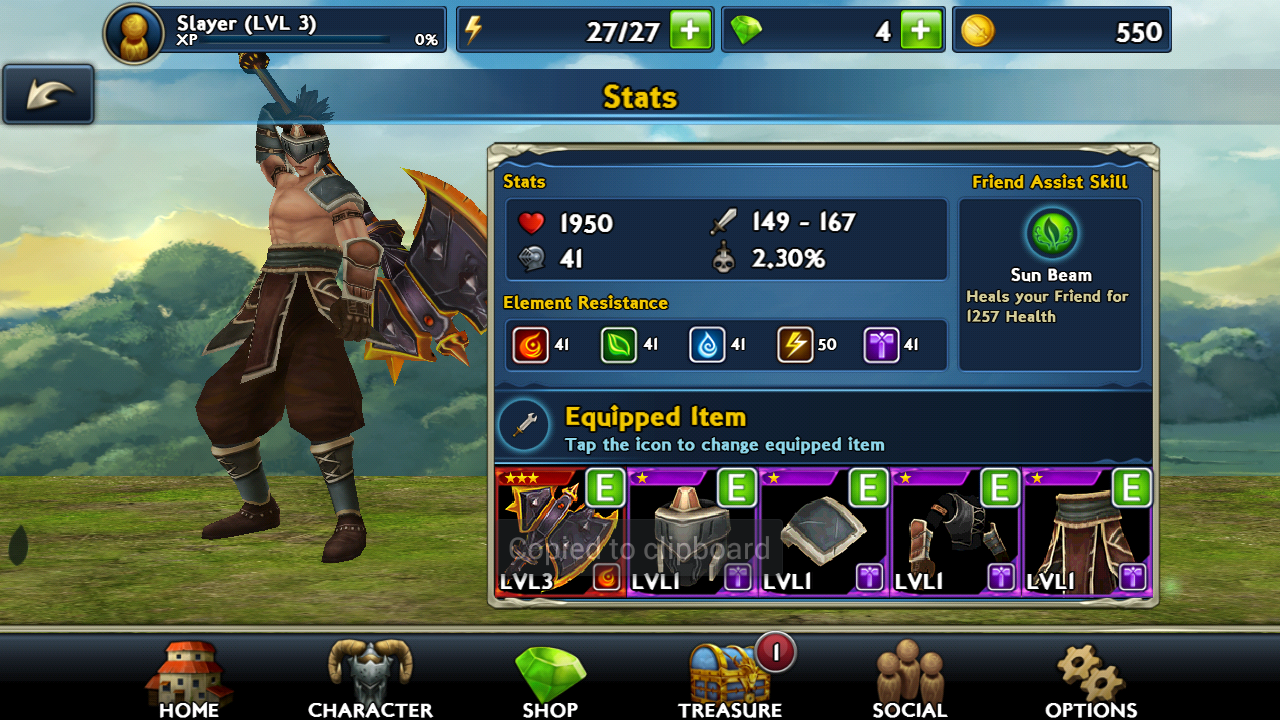
Task: Open the Treasure chest menu
Action: click(x=730, y=680)
